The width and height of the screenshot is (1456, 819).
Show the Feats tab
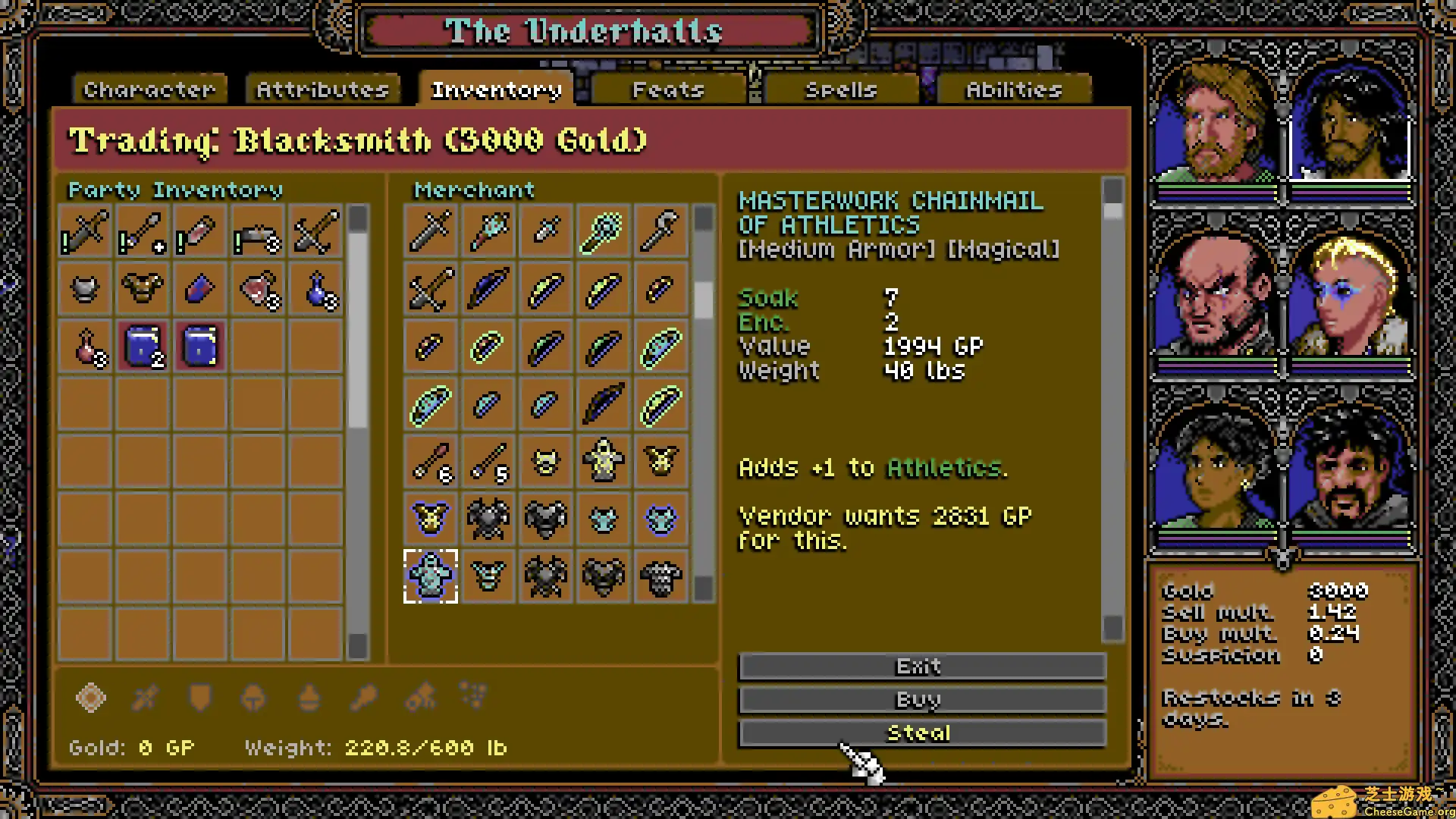(668, 90)
